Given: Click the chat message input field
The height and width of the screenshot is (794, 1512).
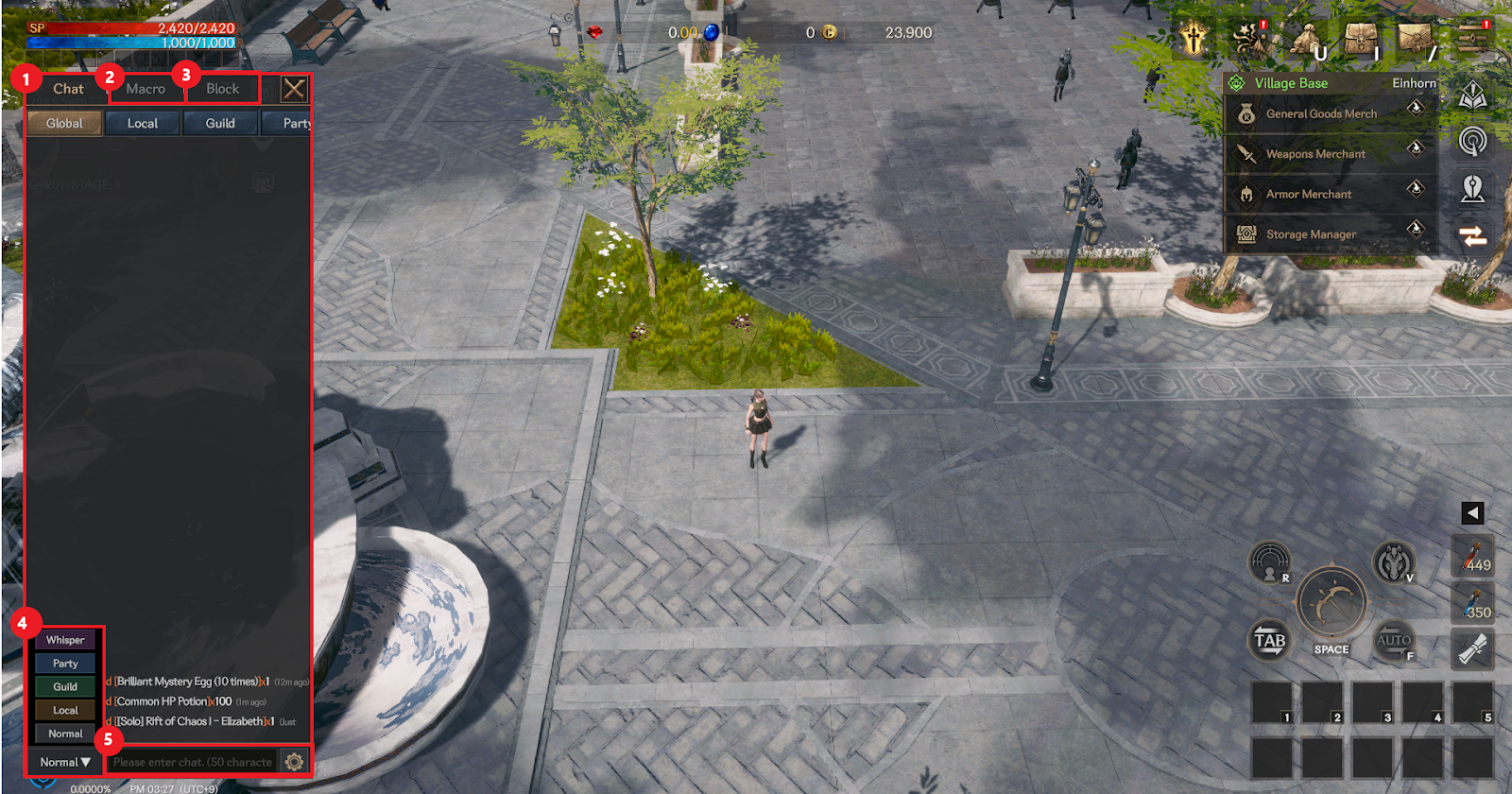Looking at the screenshot, I should (193, 762).
